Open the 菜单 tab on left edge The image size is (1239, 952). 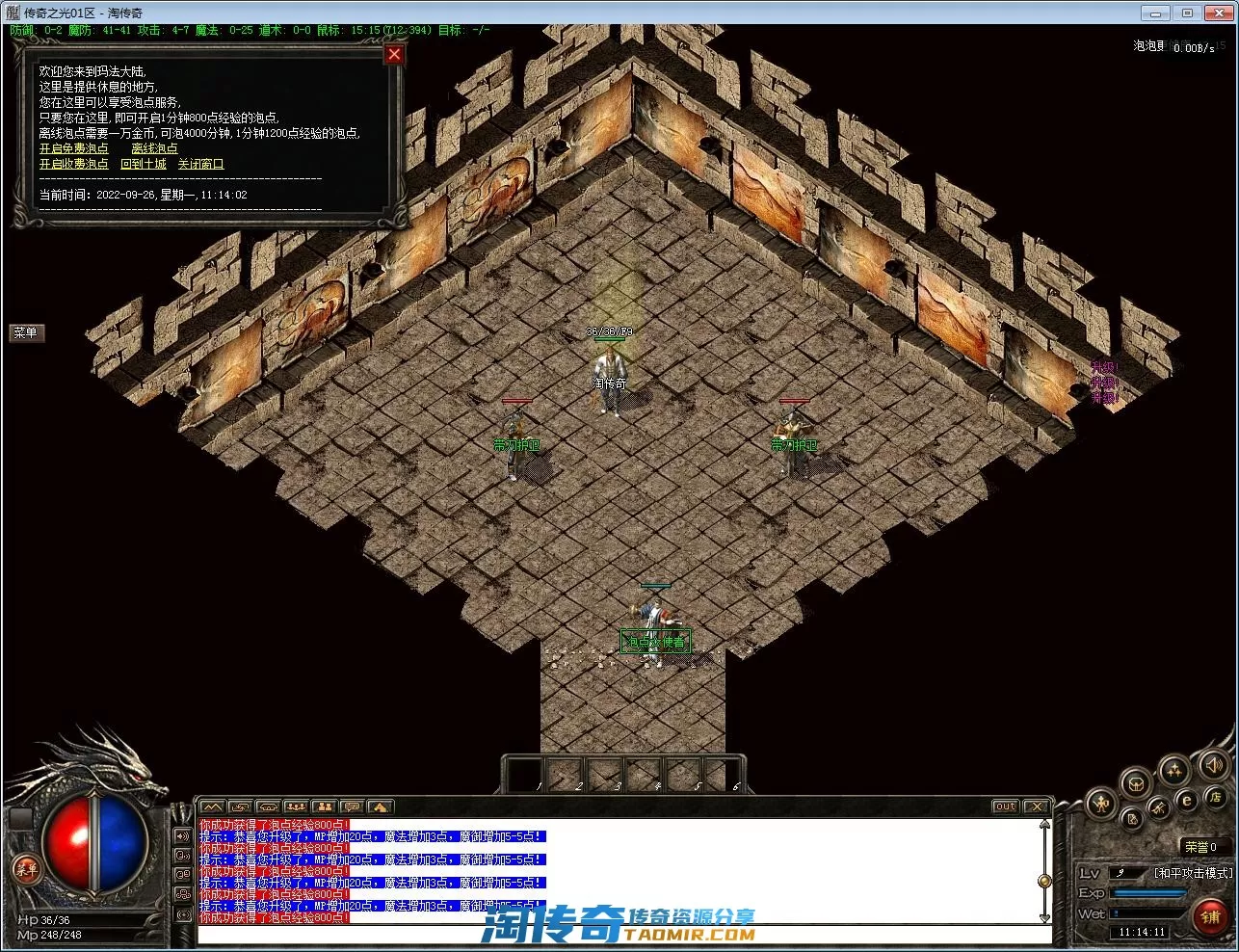[26, 332]
